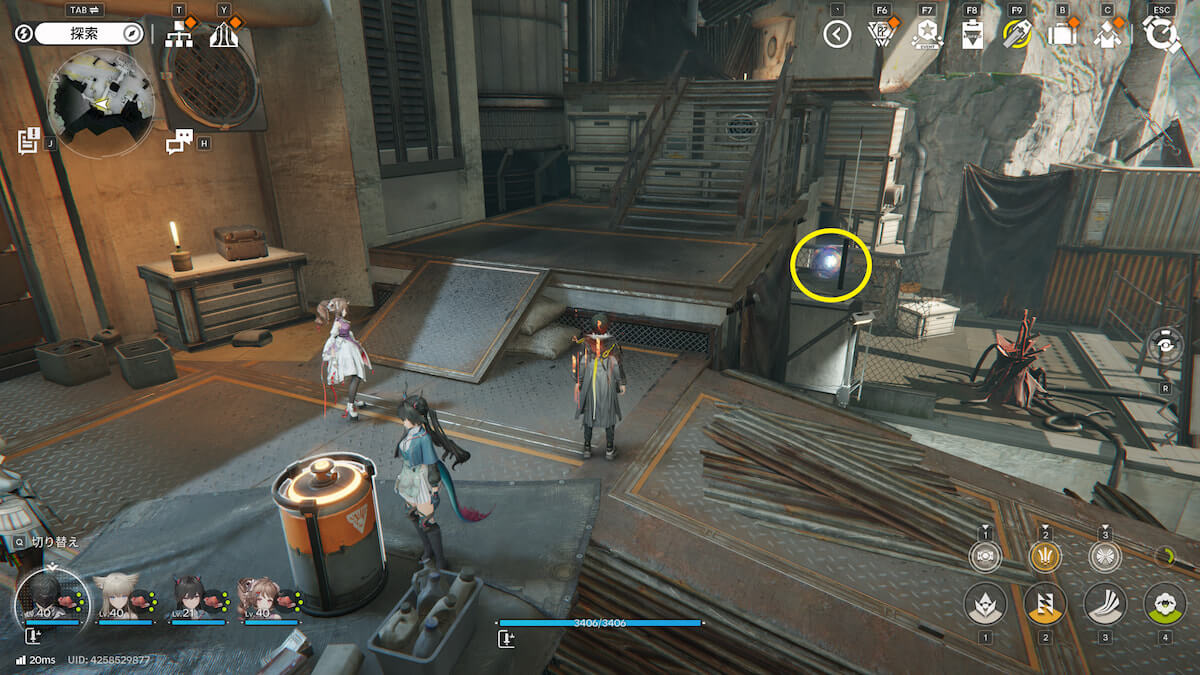Activate the orange lightning-slash skill
Viewport: 1200px width, 675px height.
(1045, 604)
